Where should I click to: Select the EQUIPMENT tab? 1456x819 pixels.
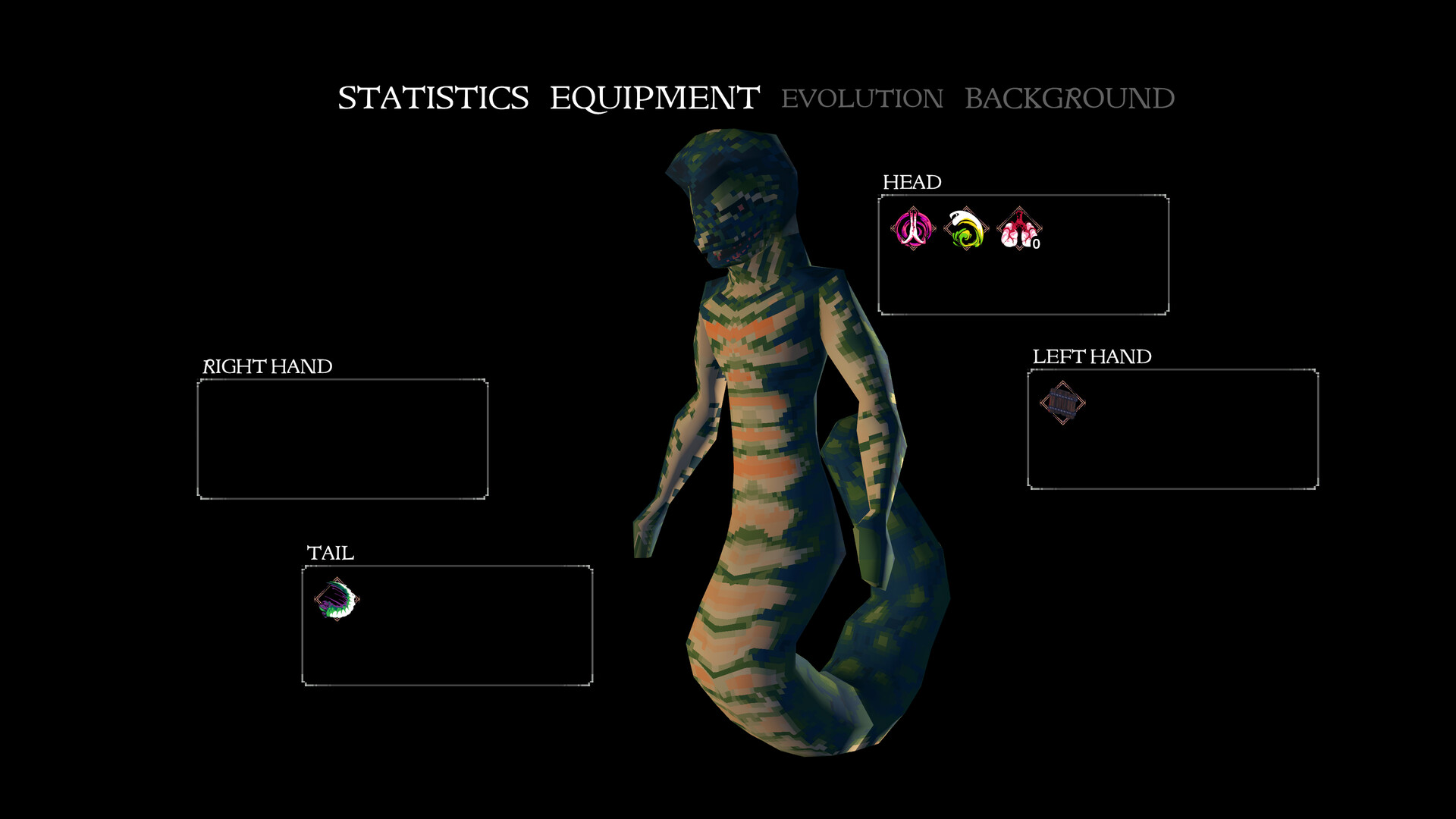pos(654,96)
